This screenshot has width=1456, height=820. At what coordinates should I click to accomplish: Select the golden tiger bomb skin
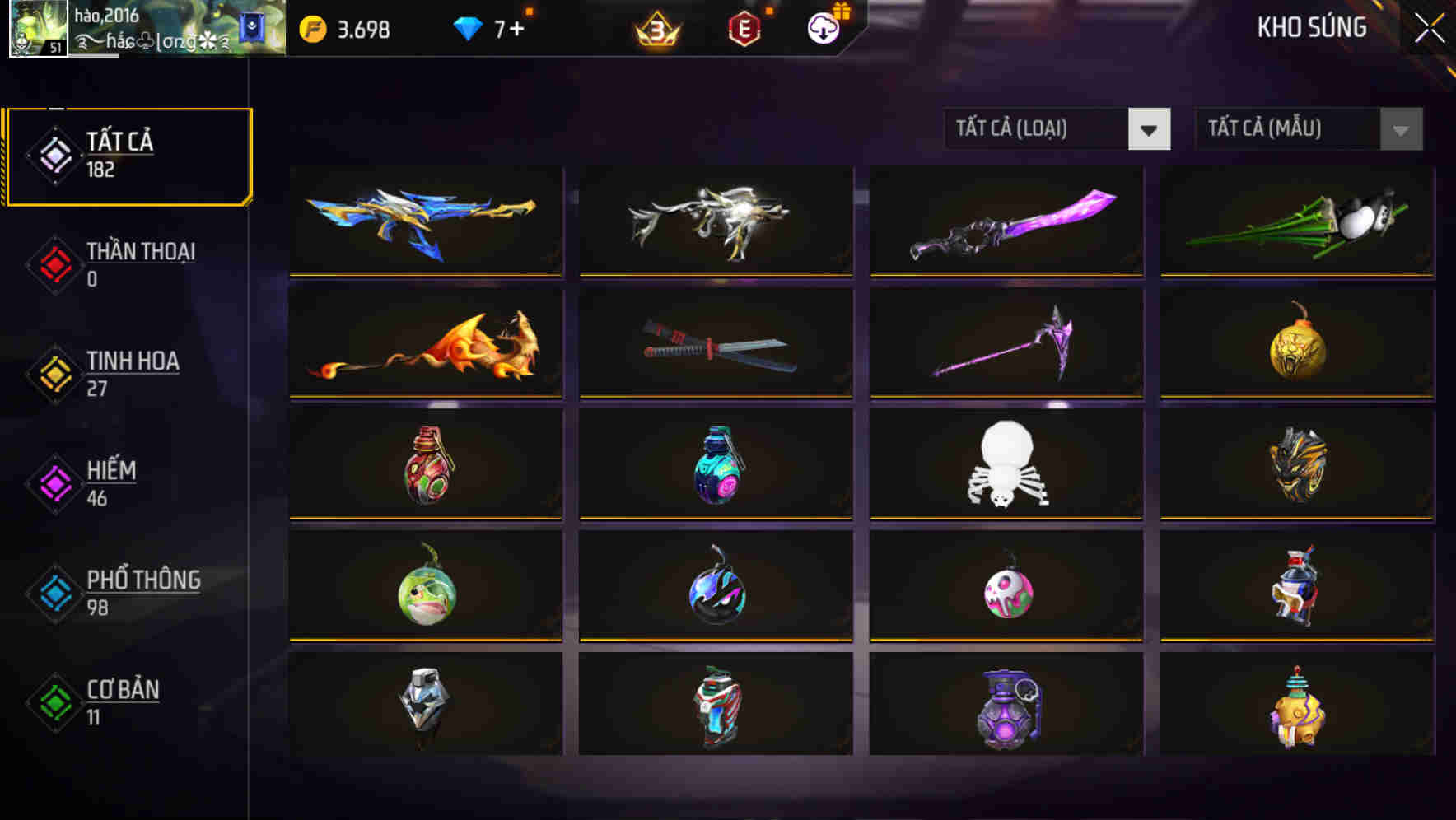pyautogui.click(x=1296, y=342)
